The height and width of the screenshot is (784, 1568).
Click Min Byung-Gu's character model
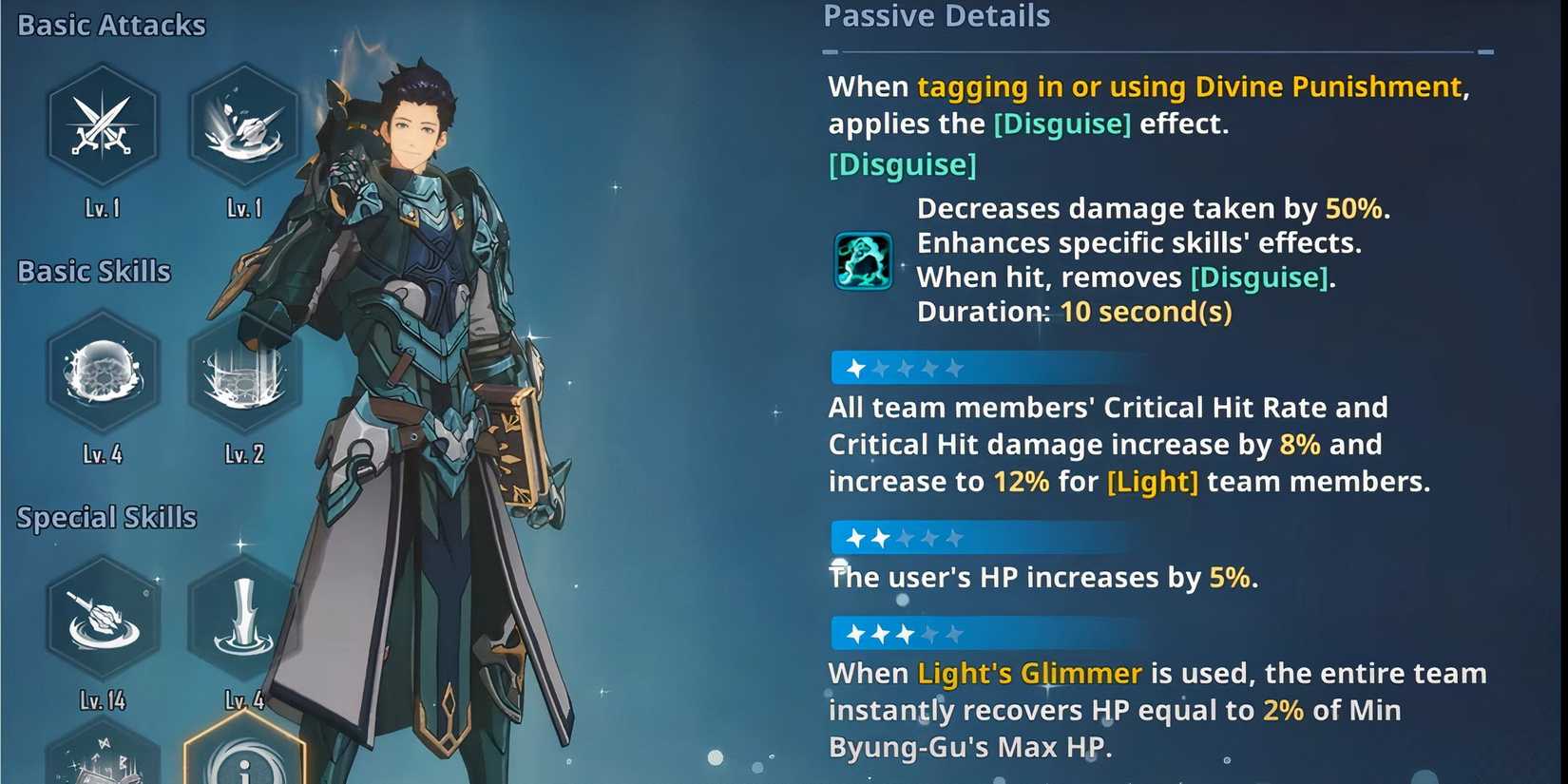point(418,380)
